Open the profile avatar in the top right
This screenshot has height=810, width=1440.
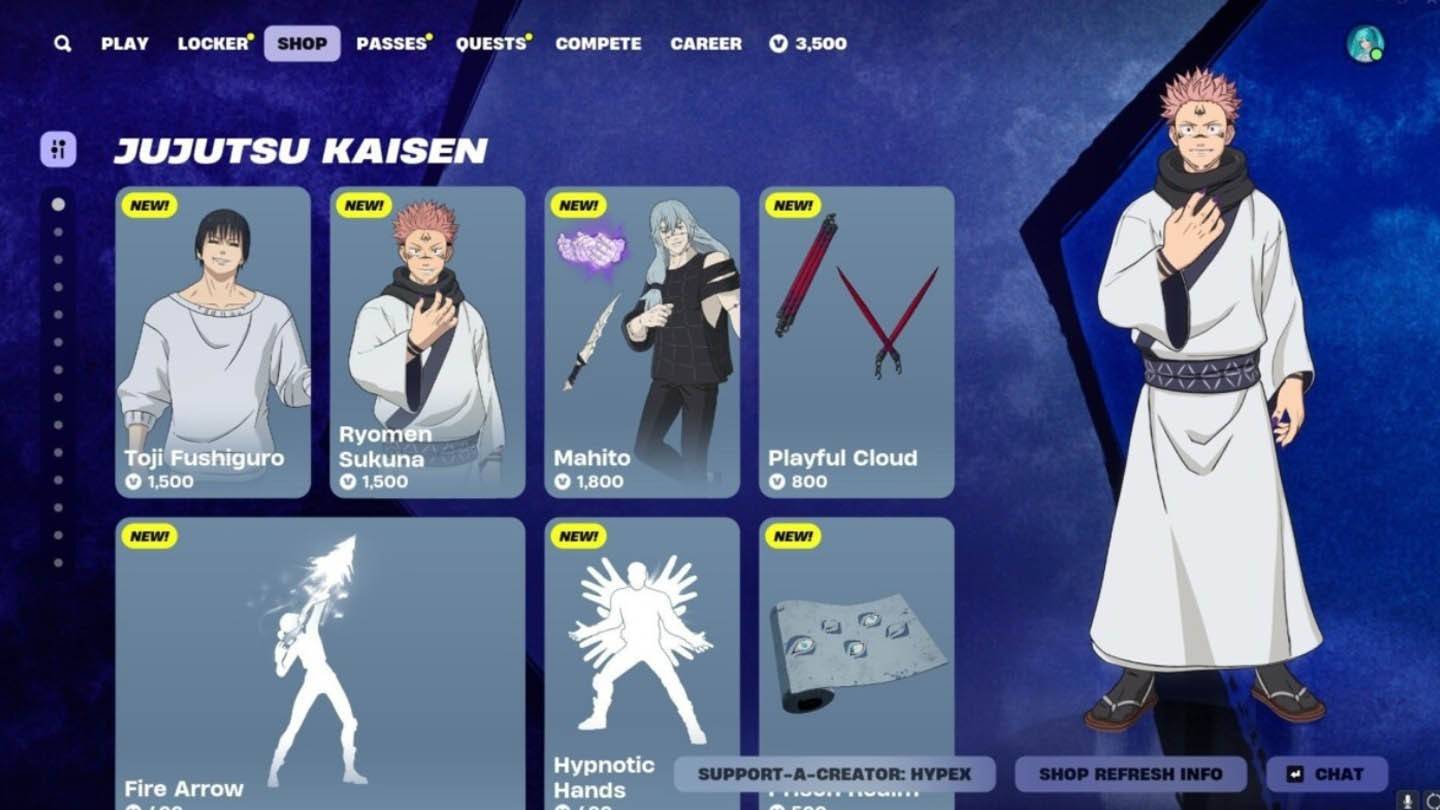click(1364, 42)
